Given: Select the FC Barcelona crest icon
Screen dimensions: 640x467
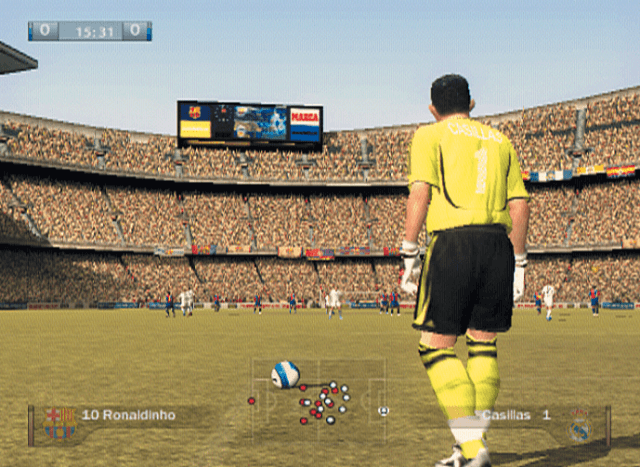Looking at the screenshot, I should point(60,423).
